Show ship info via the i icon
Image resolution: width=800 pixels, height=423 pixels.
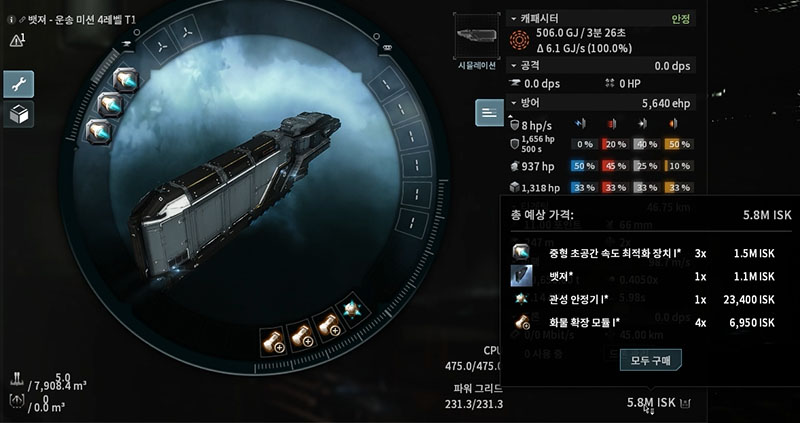click(9, 19)
